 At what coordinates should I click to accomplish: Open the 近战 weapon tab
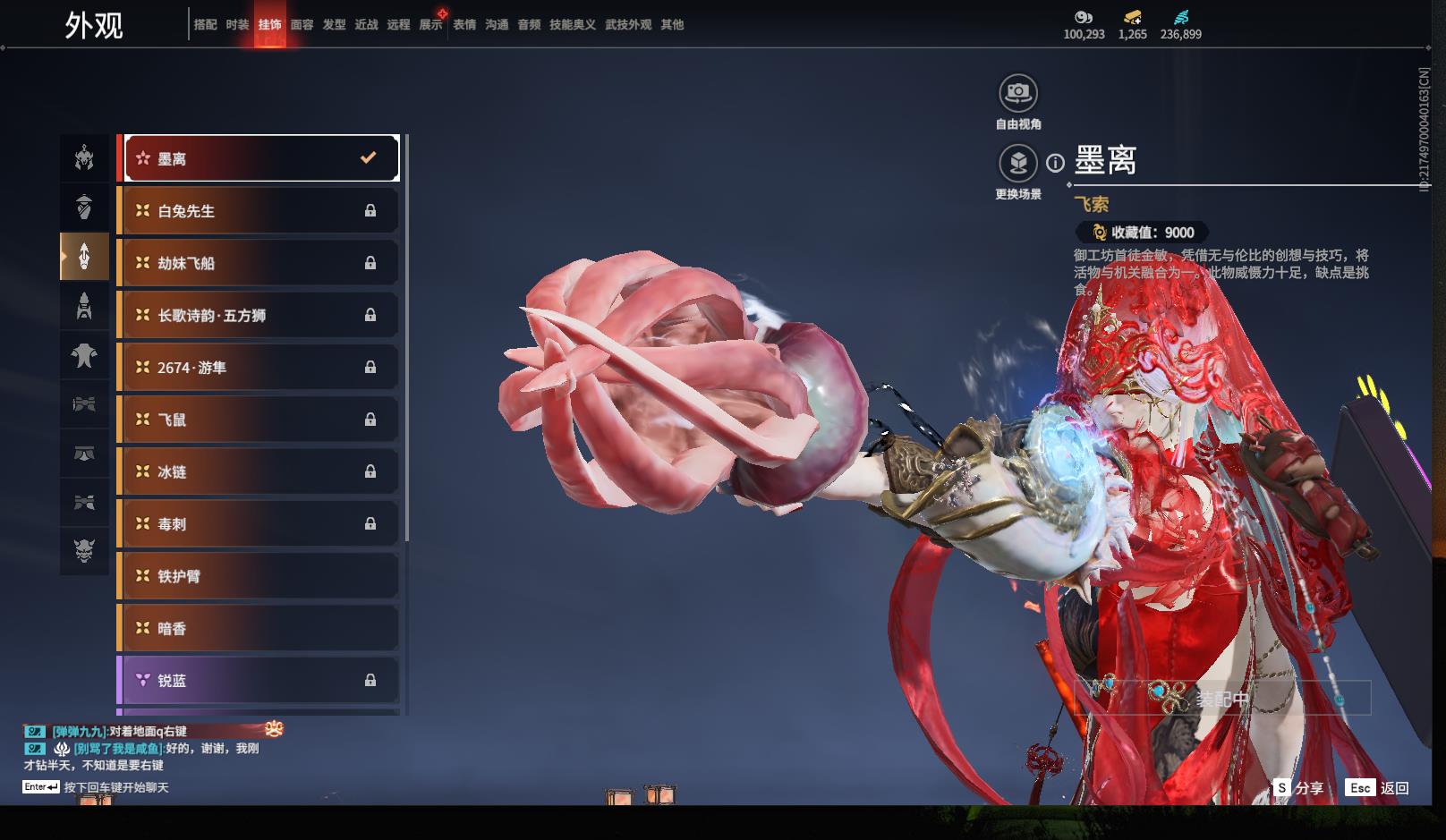366,25
